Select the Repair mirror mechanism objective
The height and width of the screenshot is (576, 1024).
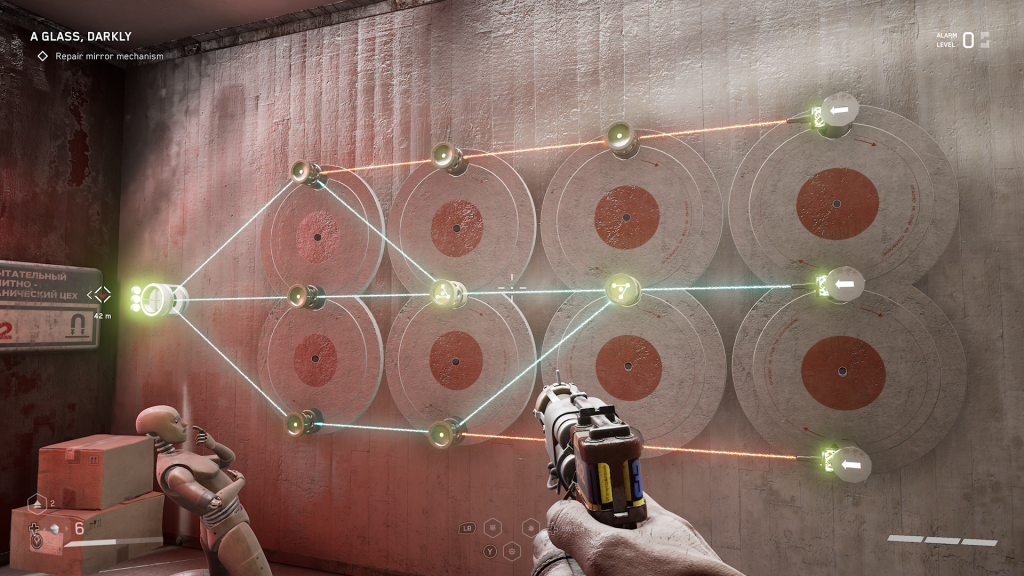[109, 56]
